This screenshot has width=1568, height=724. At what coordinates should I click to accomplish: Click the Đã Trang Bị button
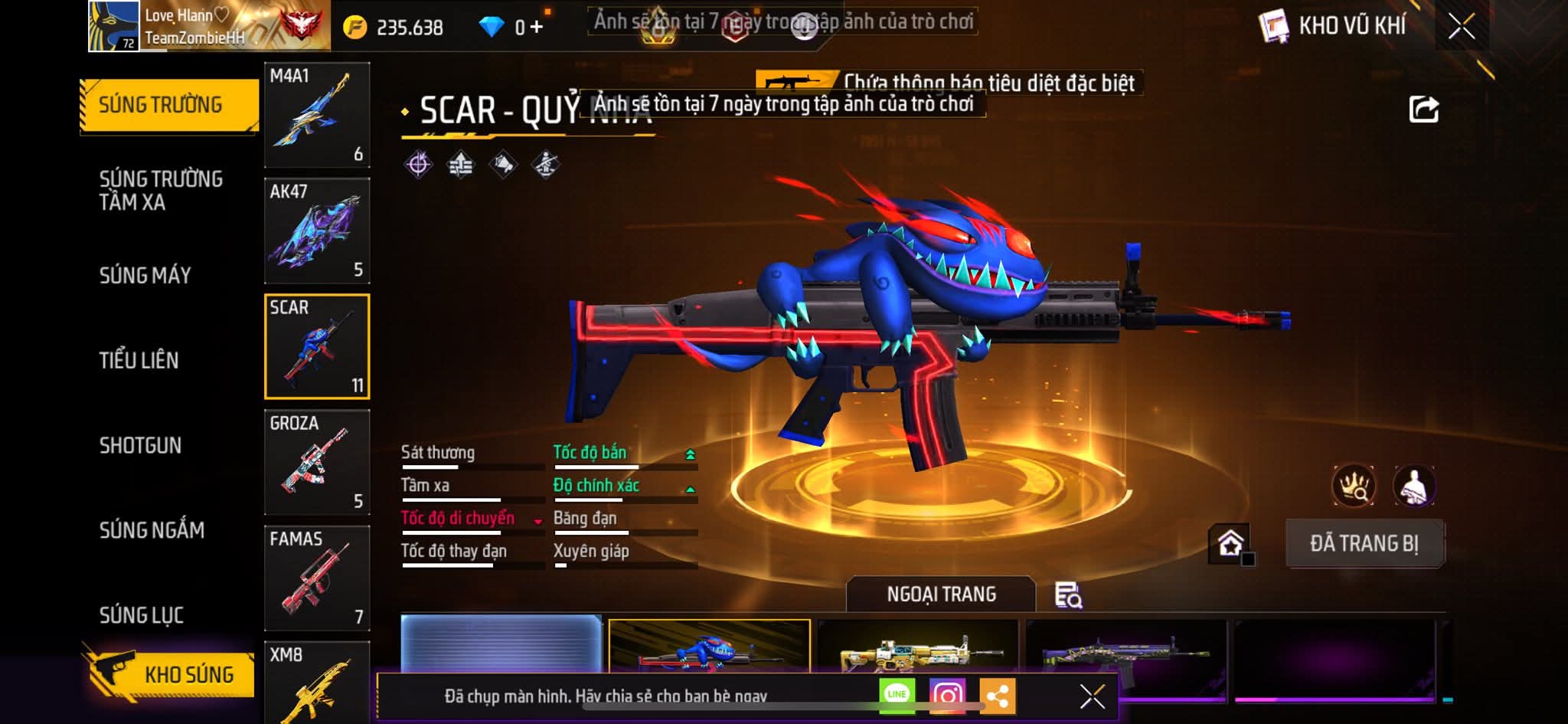coord(1364,544)
